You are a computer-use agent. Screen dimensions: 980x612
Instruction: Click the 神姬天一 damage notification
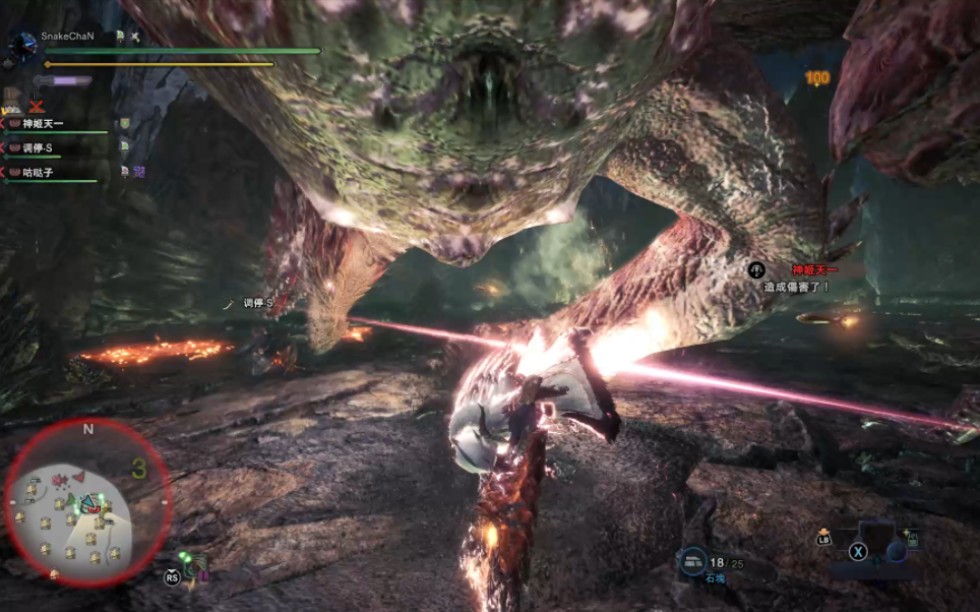(800, 278)
